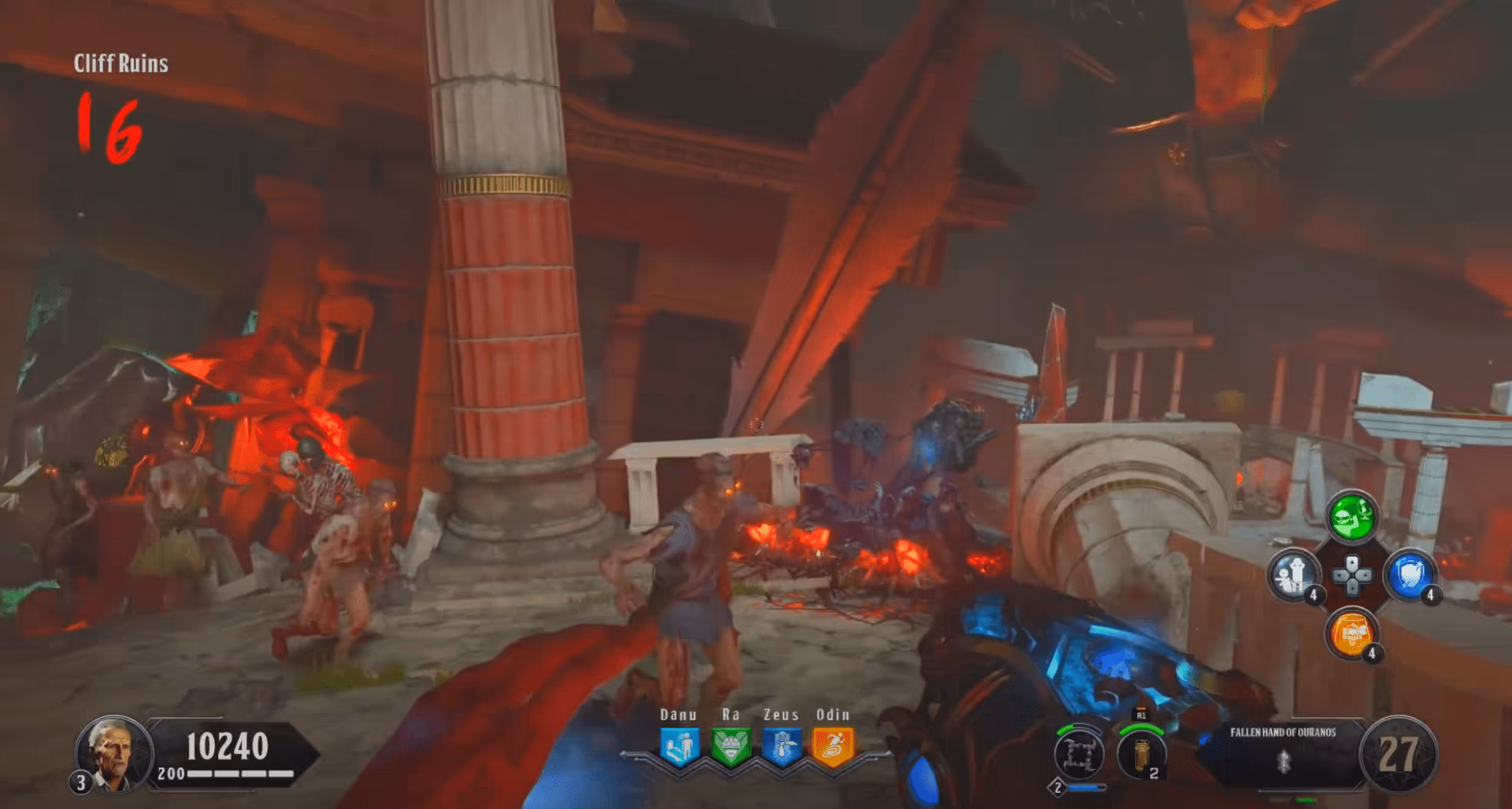Activate the green elixir
This screenshot has height=809, width=1512.
pyautogui.click(x=1352, y=517)
